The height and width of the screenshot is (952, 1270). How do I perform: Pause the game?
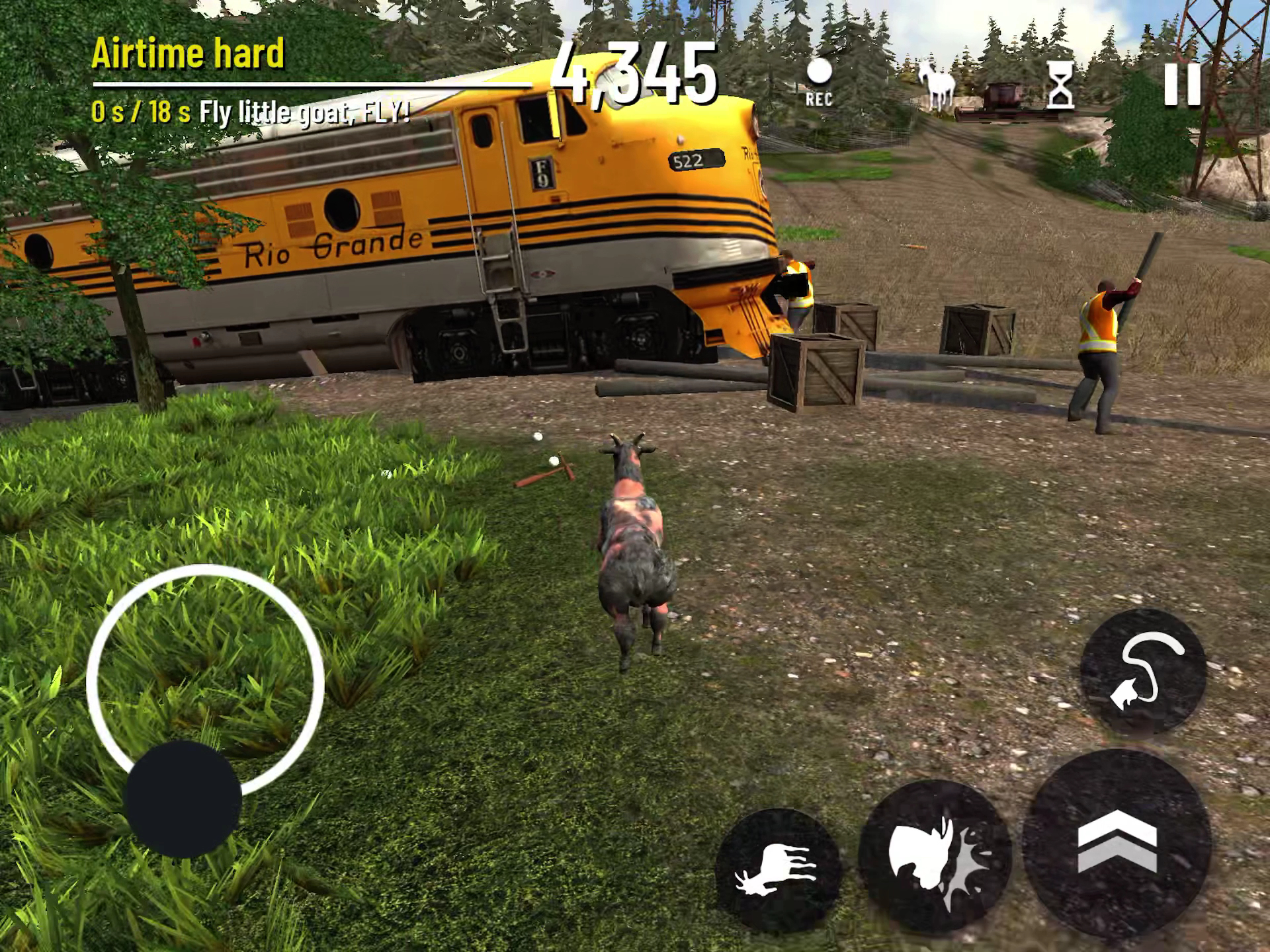1182,85
